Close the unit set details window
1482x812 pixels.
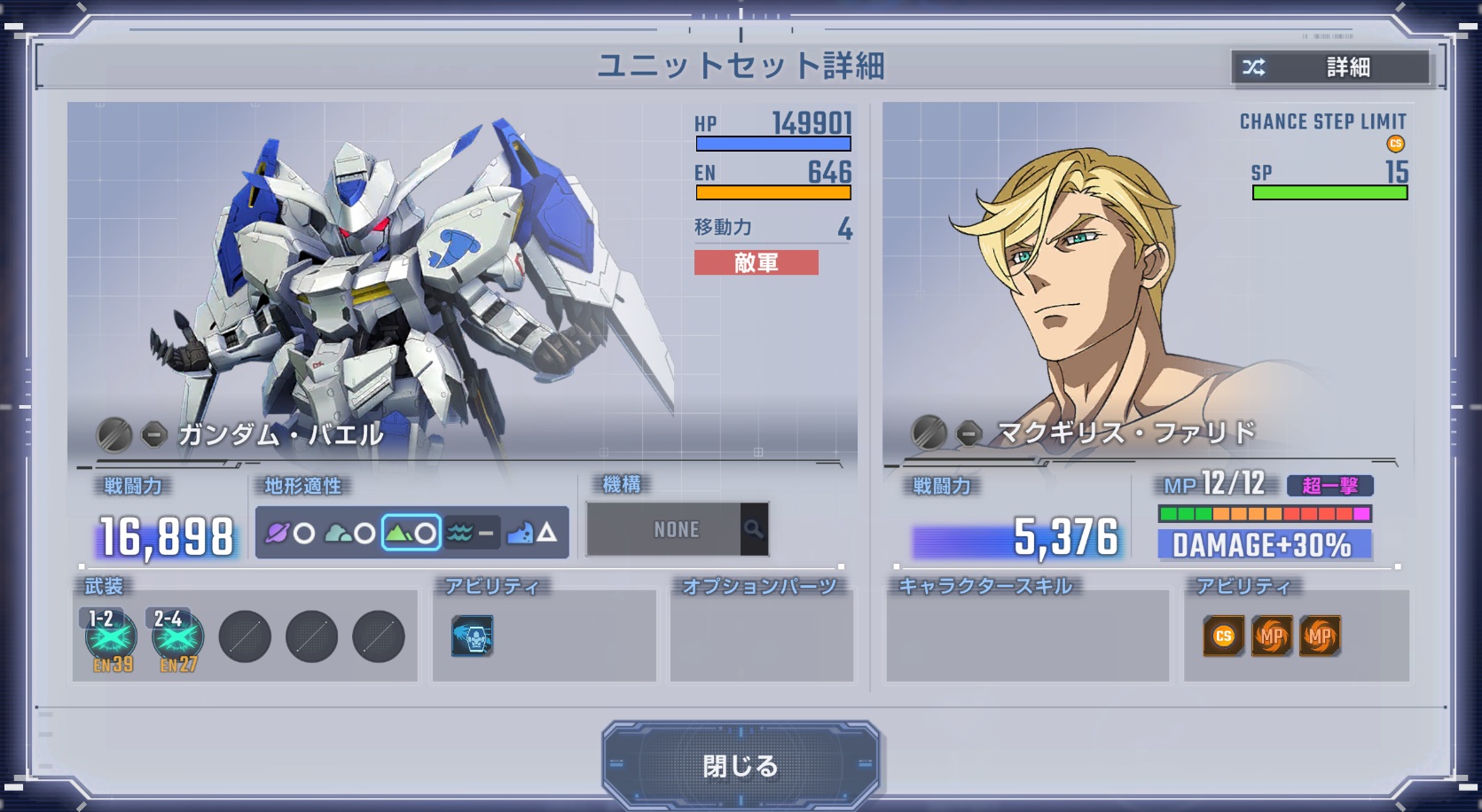[740, 765]
